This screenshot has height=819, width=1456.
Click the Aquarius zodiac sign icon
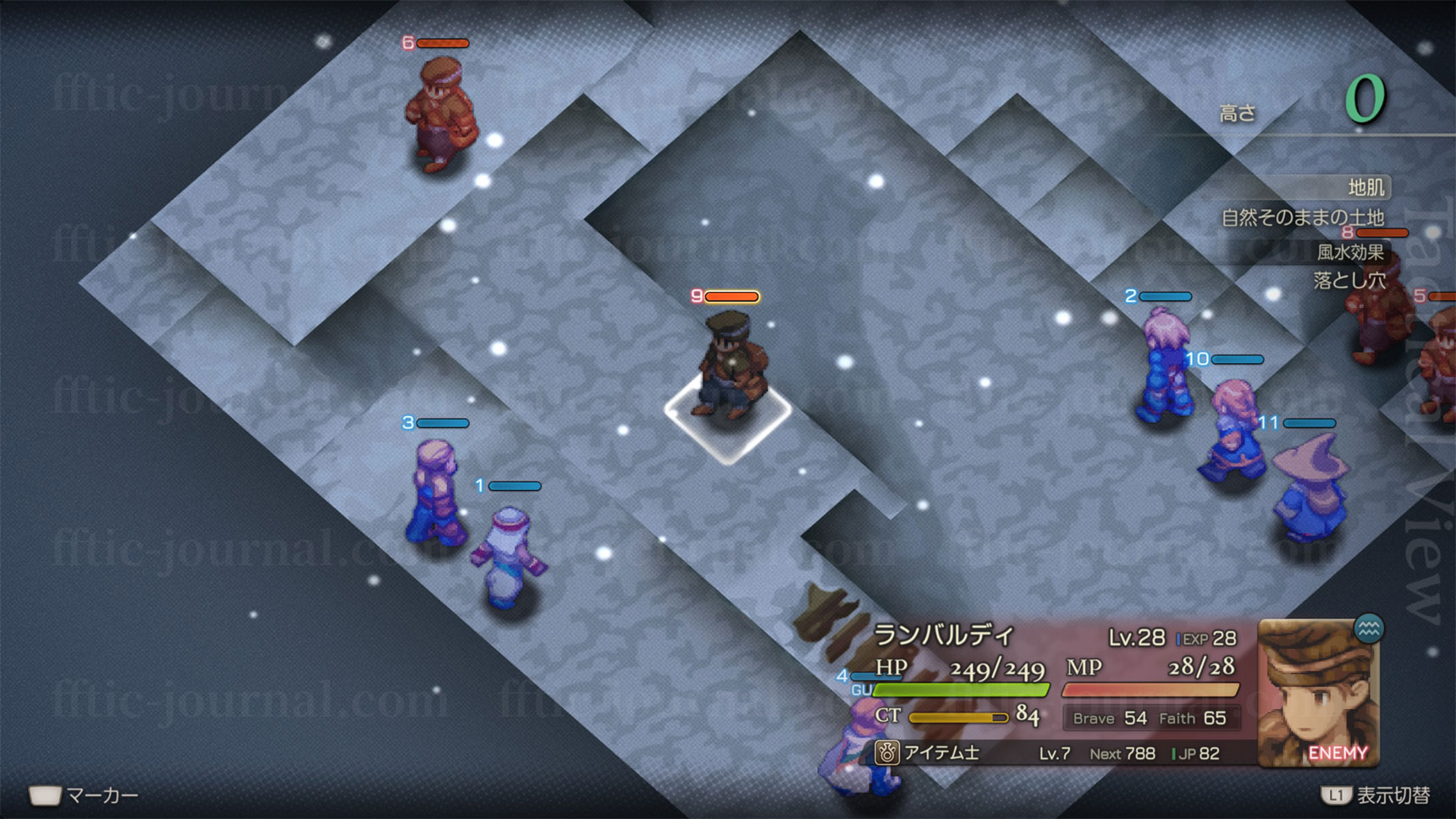click(1369, 629)
